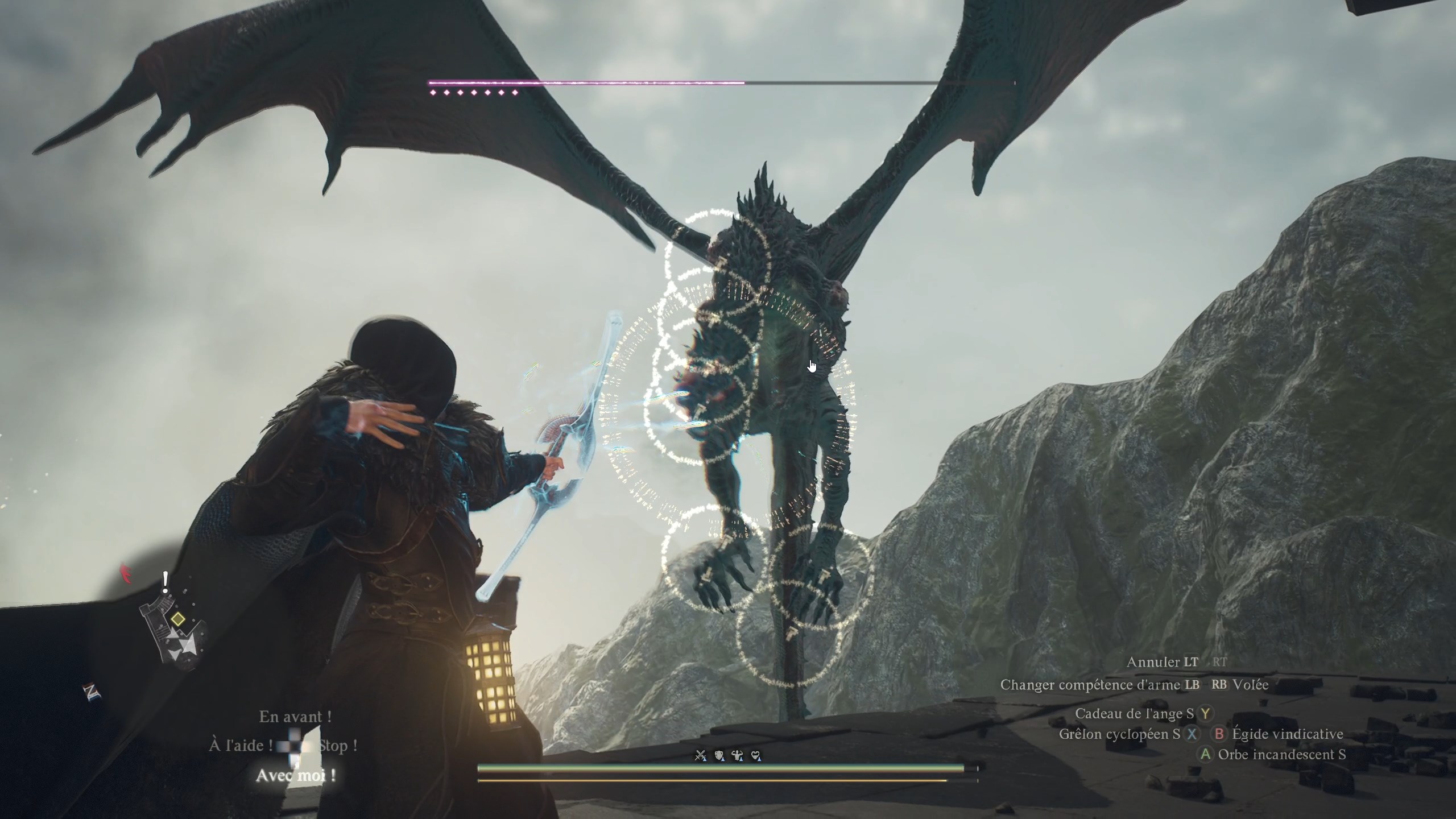
Task: Choose the Volée attack label
Action: (x=1251, y=685)
